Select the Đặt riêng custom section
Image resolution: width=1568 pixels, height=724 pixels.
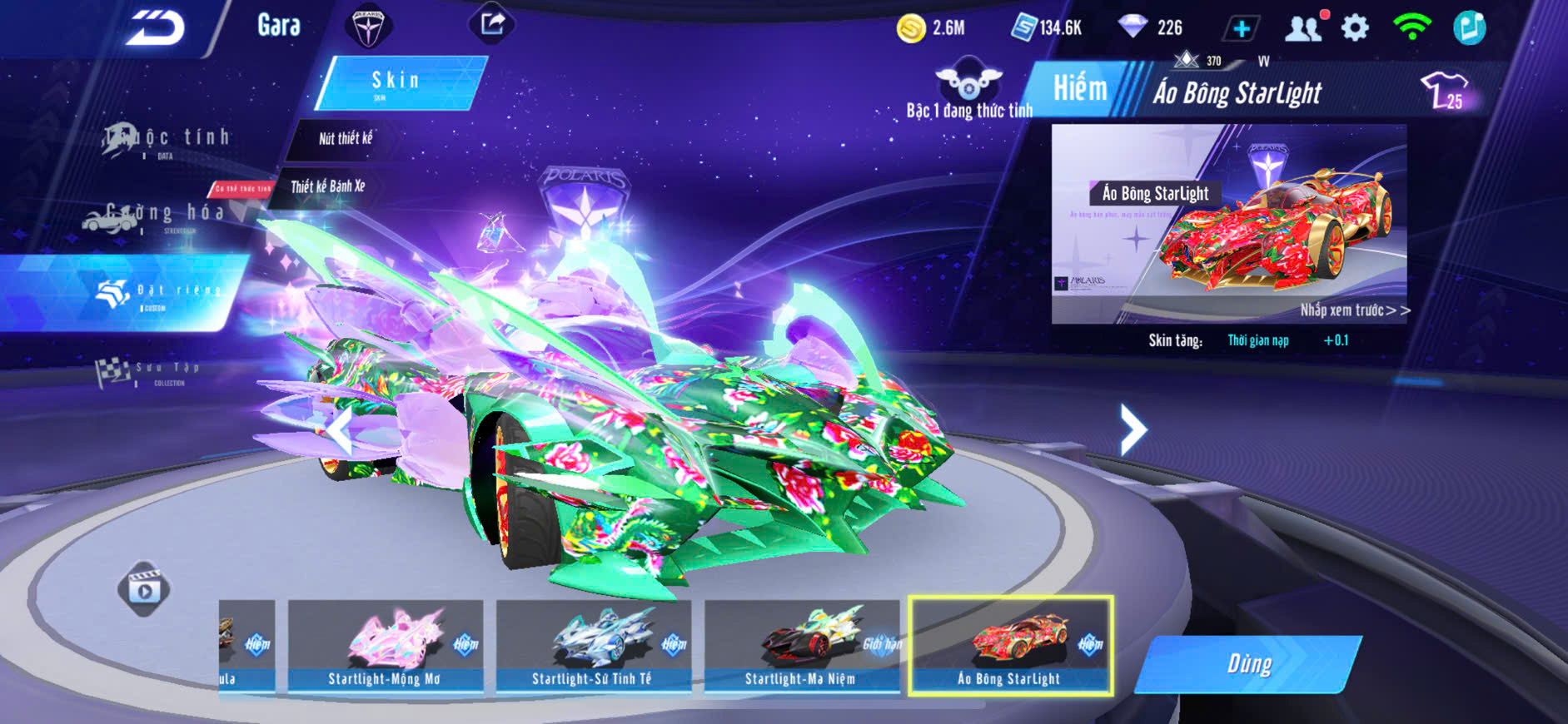pos(158,293)
